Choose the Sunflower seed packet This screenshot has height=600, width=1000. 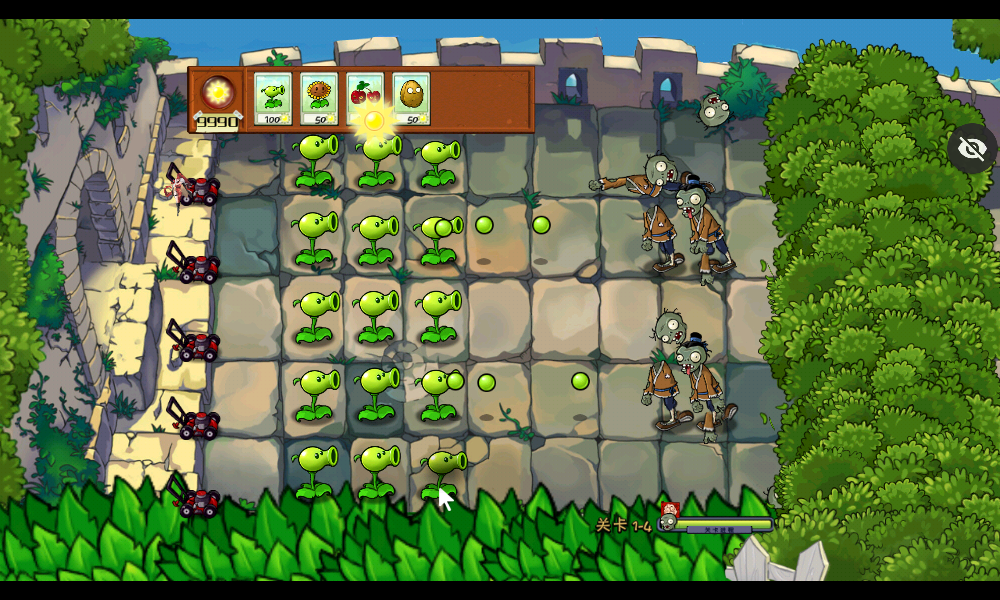click(319, 98)
